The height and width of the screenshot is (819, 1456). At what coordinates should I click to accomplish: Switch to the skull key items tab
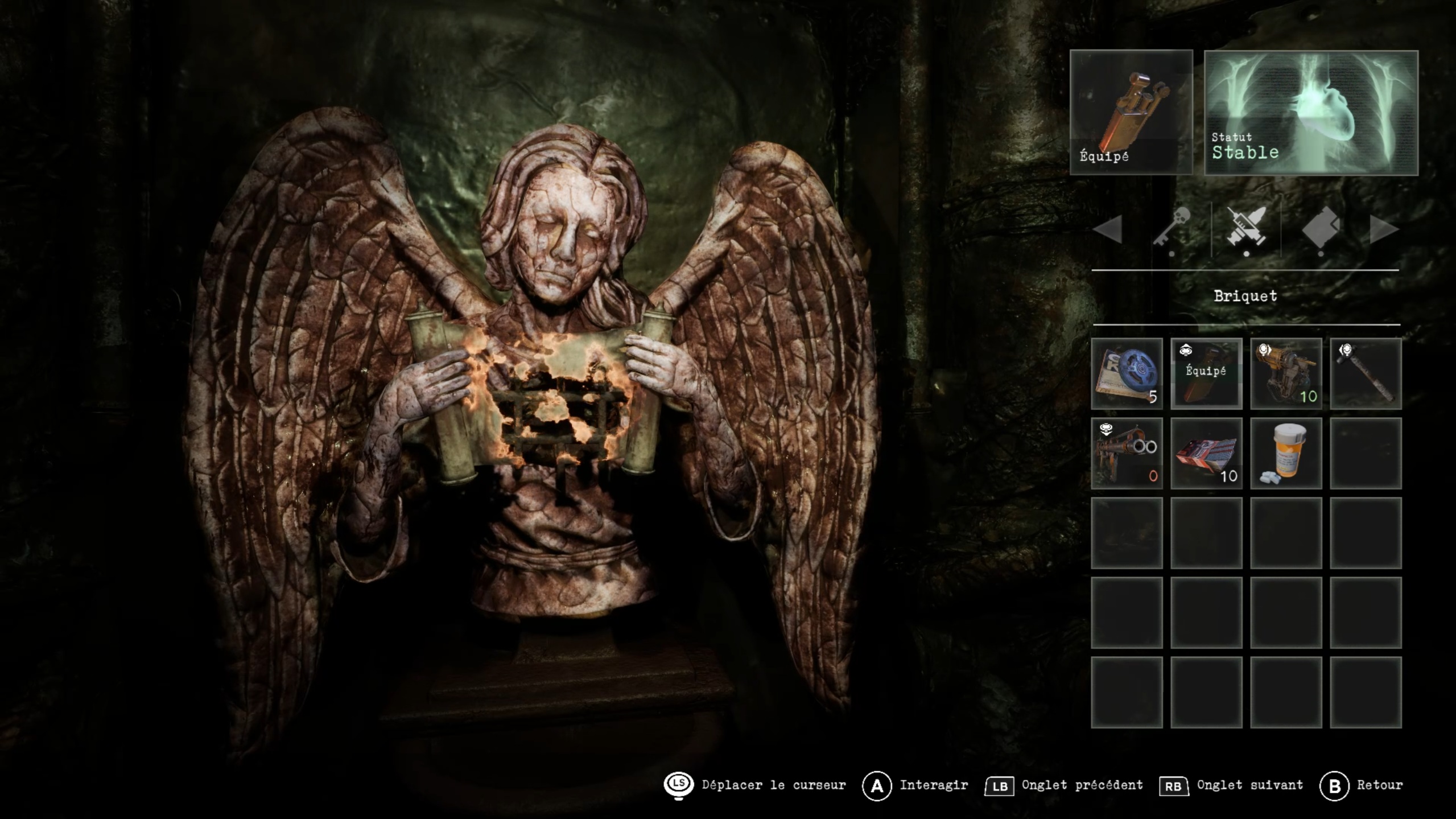pyautogui.click(x=1171, y=228)
